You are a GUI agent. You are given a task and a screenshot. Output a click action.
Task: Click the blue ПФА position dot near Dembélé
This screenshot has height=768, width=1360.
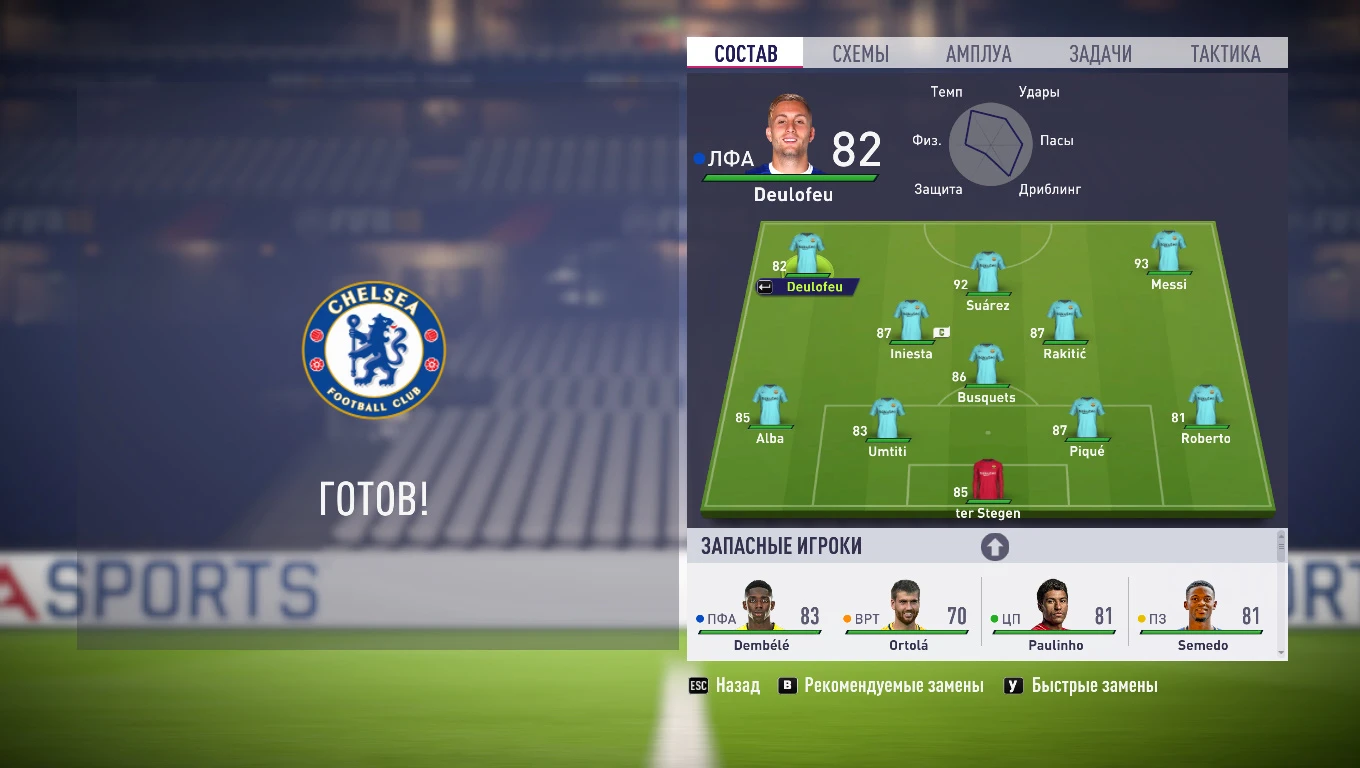700,618
